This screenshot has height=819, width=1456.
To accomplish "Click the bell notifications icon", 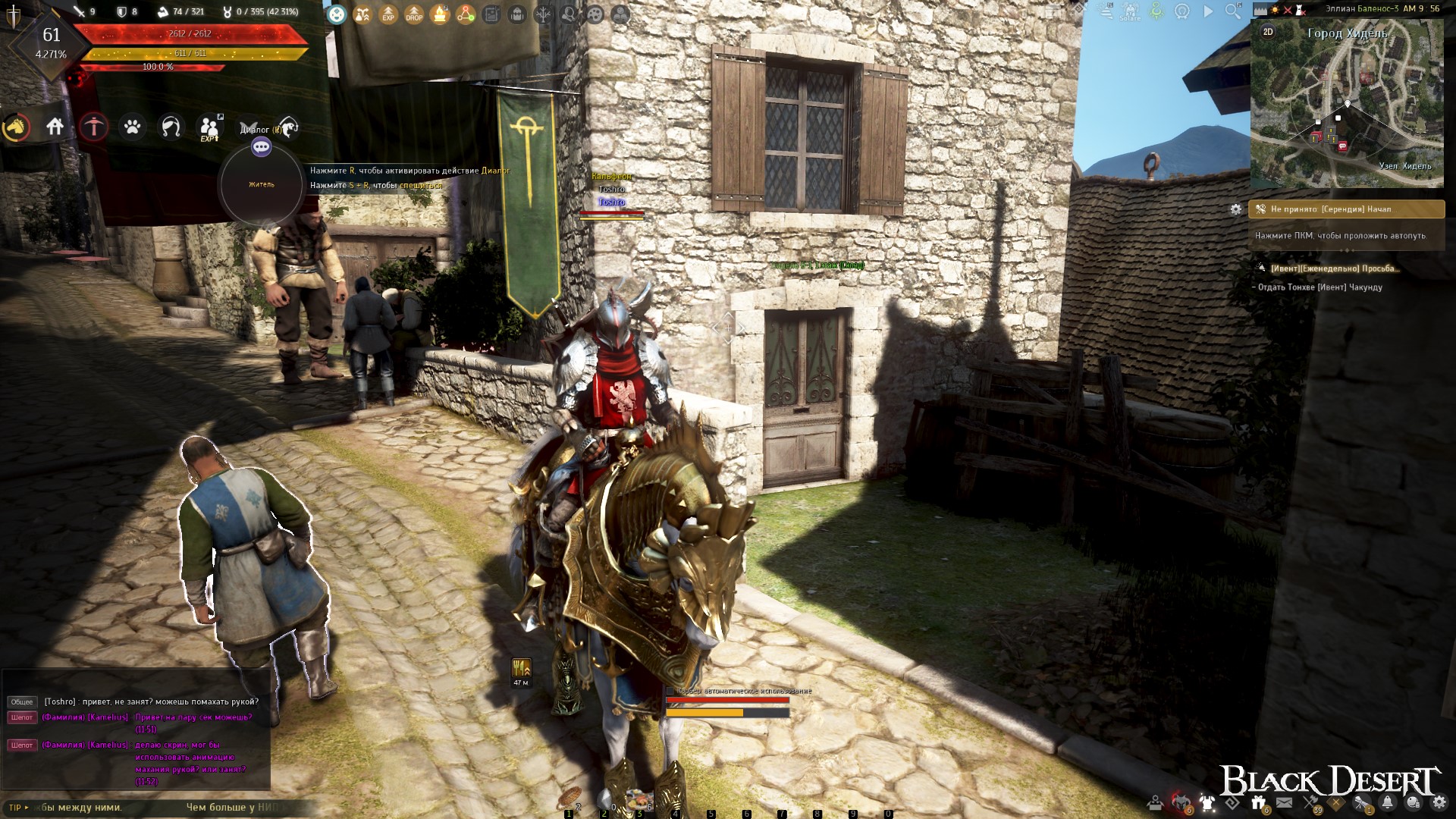I will [1387, 802].
